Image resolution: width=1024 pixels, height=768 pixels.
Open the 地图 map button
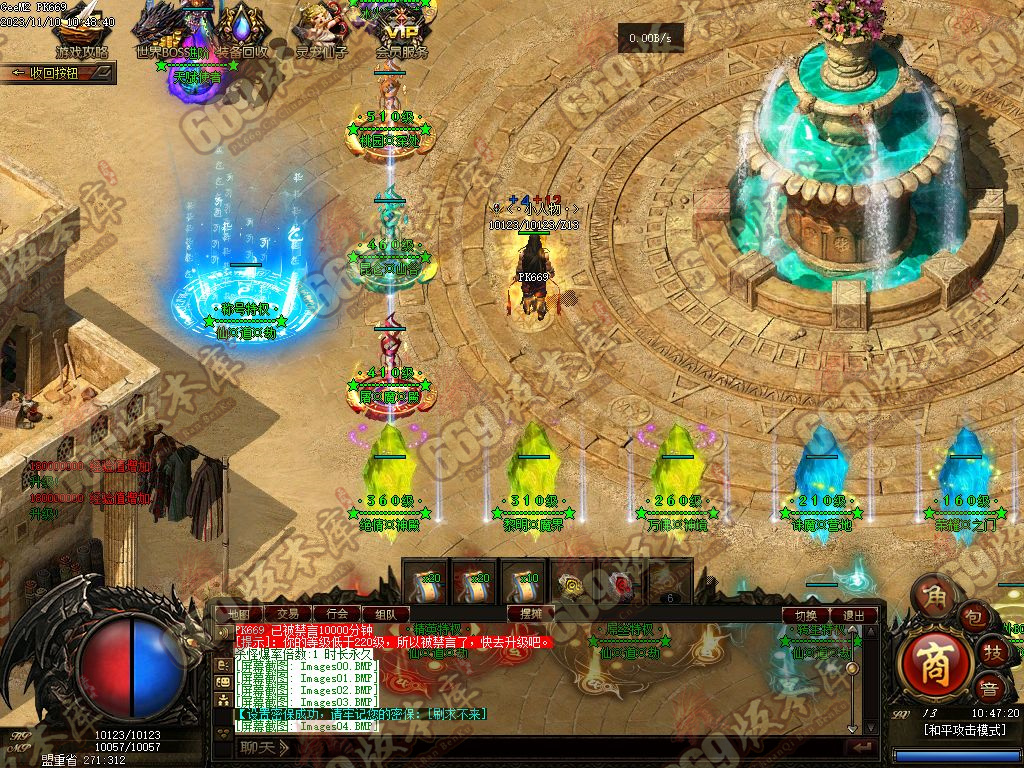(x=239, y=613)
